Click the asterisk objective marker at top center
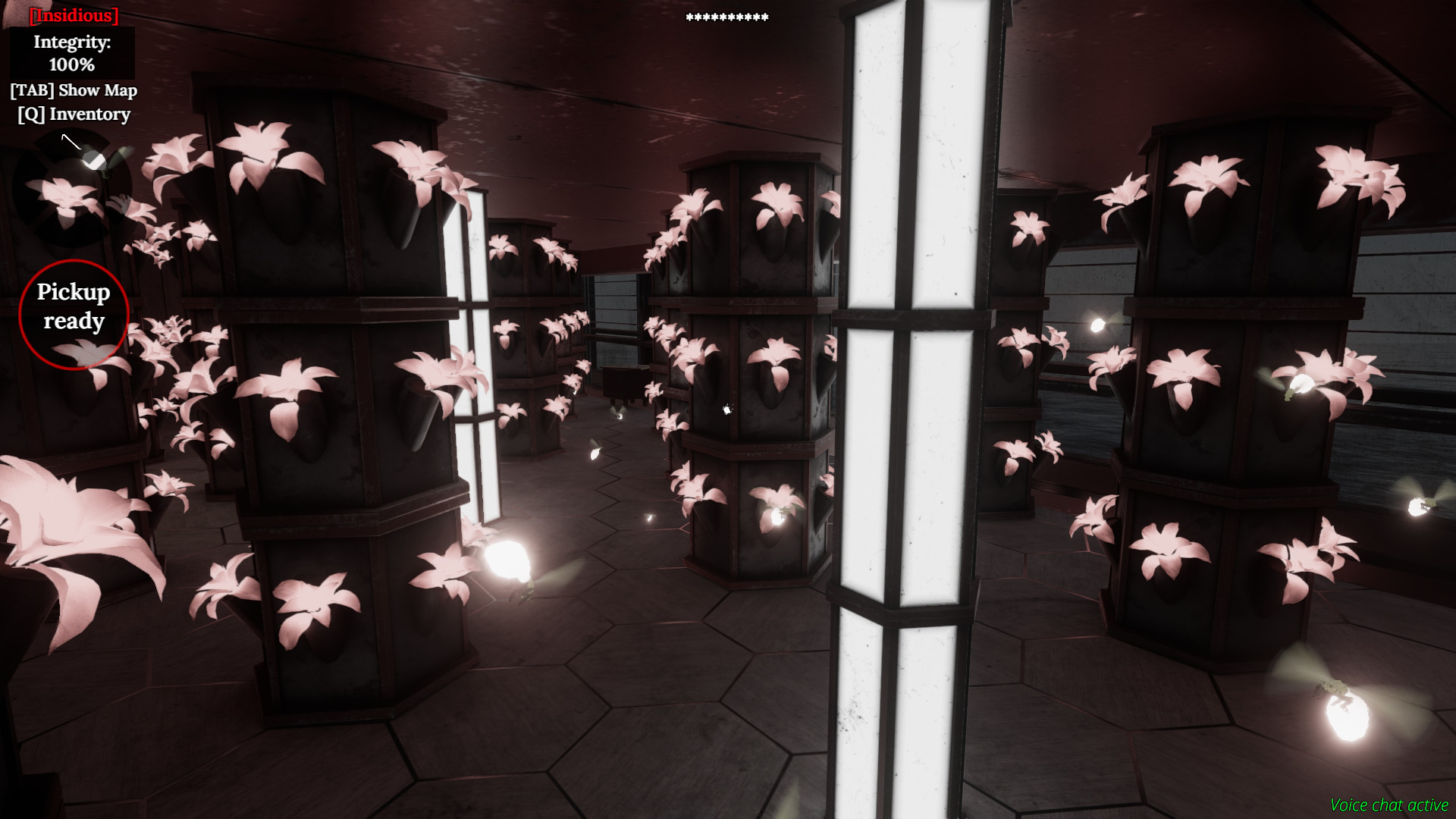1456x819 pixels. [x=726, y=16]
